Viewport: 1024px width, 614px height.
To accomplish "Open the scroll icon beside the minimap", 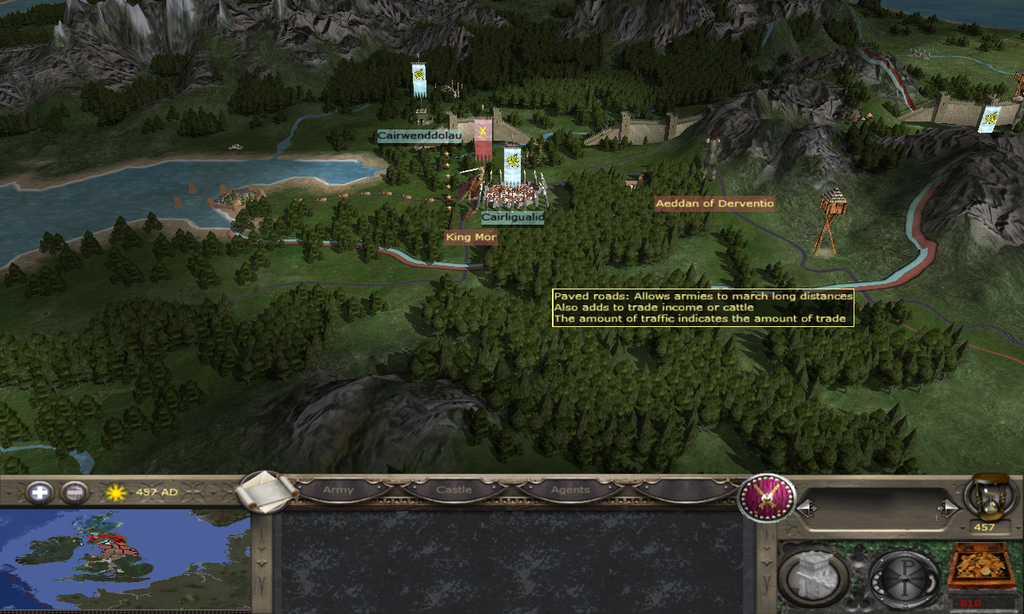I will (266, 490).
